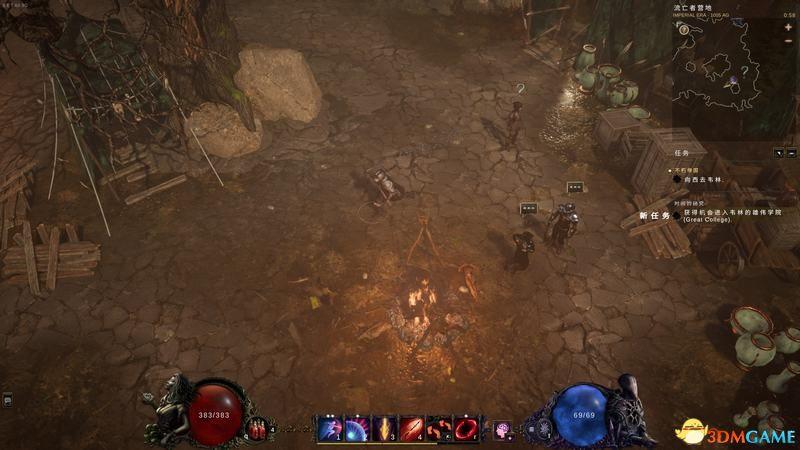Image resolution: width=800 pixels, height=450 pixels.
Task: Activate the dashing figure skill in slot 1
Action: coord(329,430)
